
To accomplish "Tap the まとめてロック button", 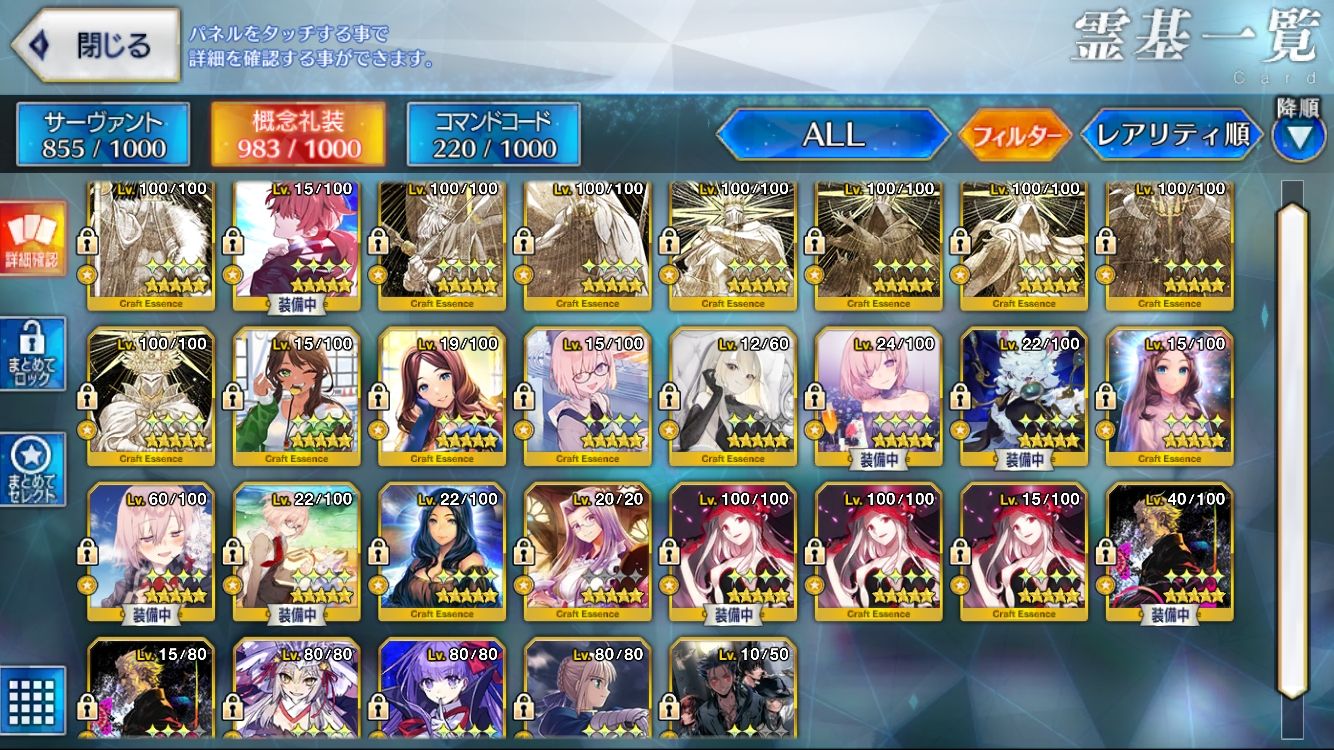I will click(x=33, y=355).
